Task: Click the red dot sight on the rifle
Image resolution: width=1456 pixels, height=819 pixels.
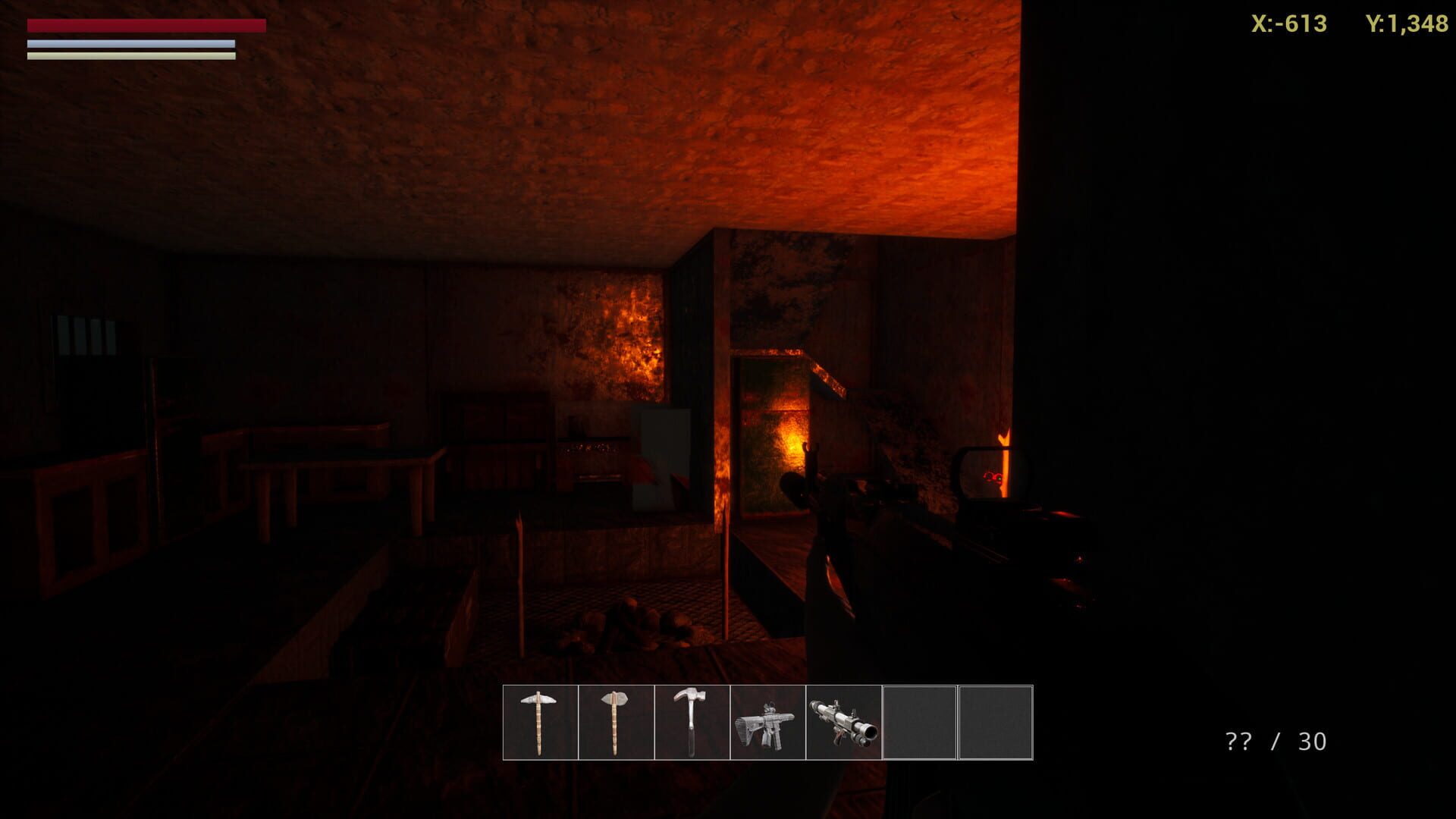Action: click(993, 478)
